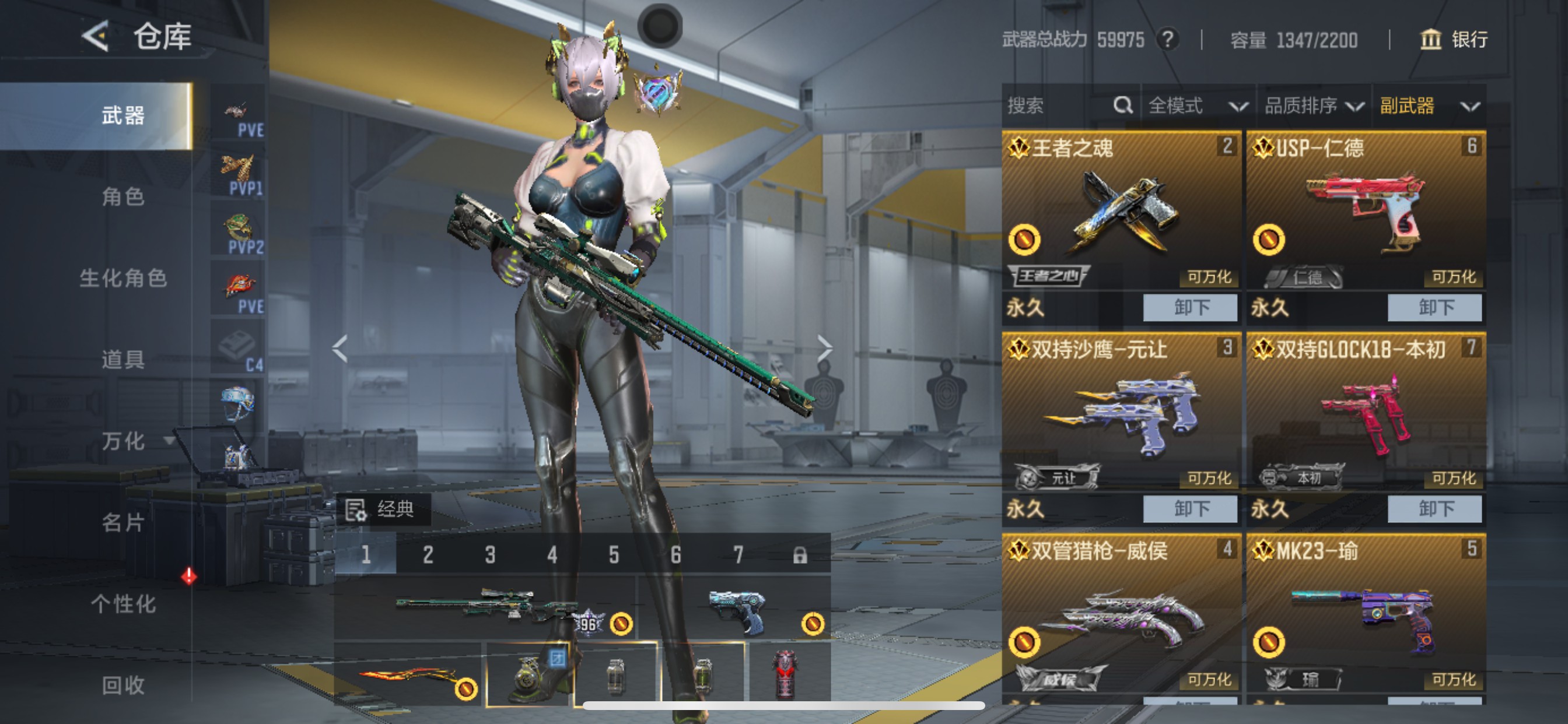The image size is (1568, 724).
Task: Click the locked eighth loadout slot
Action: (801, 556)
